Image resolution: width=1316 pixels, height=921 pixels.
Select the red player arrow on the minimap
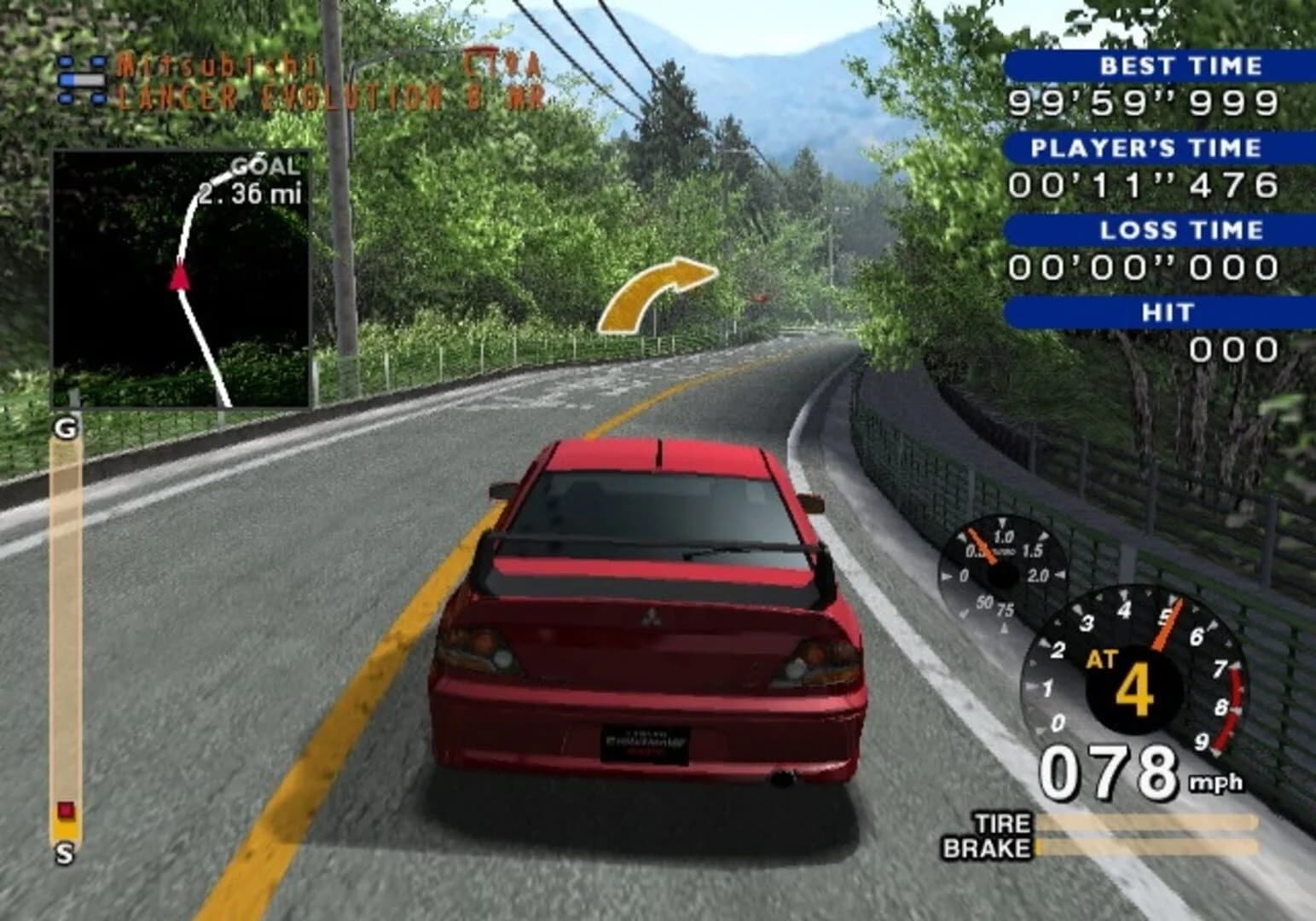pyautogui.click(x=181, y=275)
